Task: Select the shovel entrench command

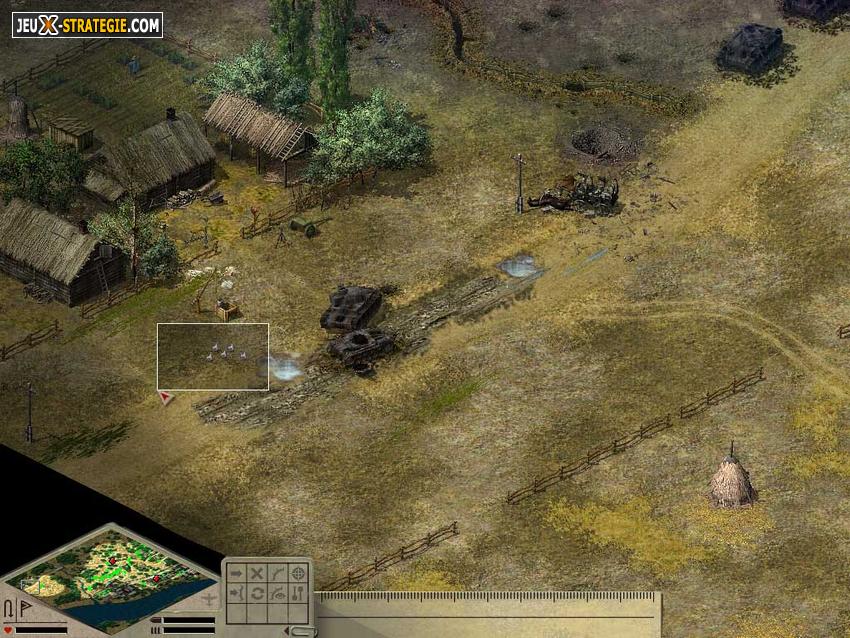Action: [298, 594]
